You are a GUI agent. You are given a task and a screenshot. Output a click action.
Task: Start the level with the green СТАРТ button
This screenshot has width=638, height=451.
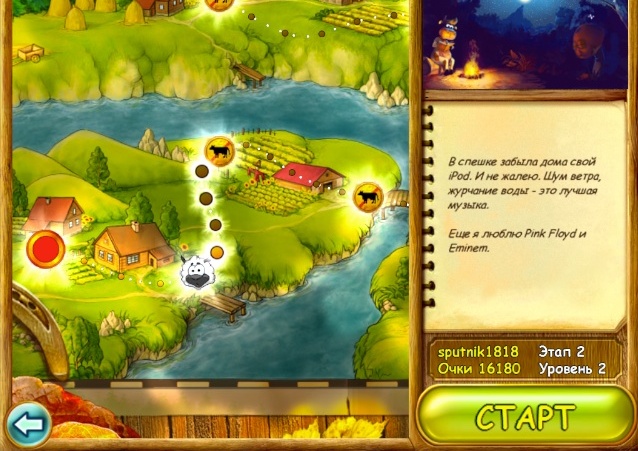click(x=526, y=416)
